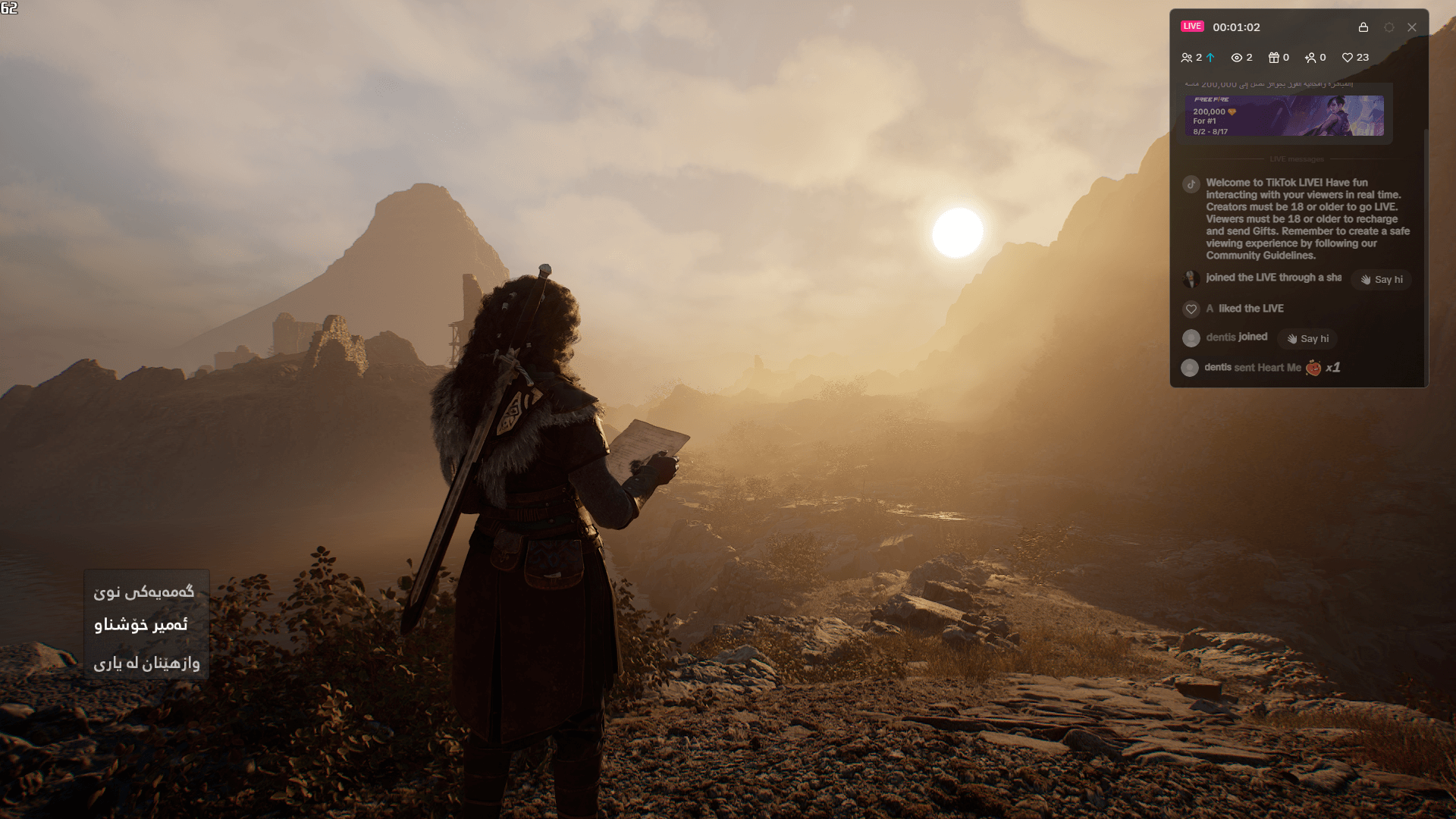
Task: Click the heart icon showing 23 likes
Action: pos(1348,57)
